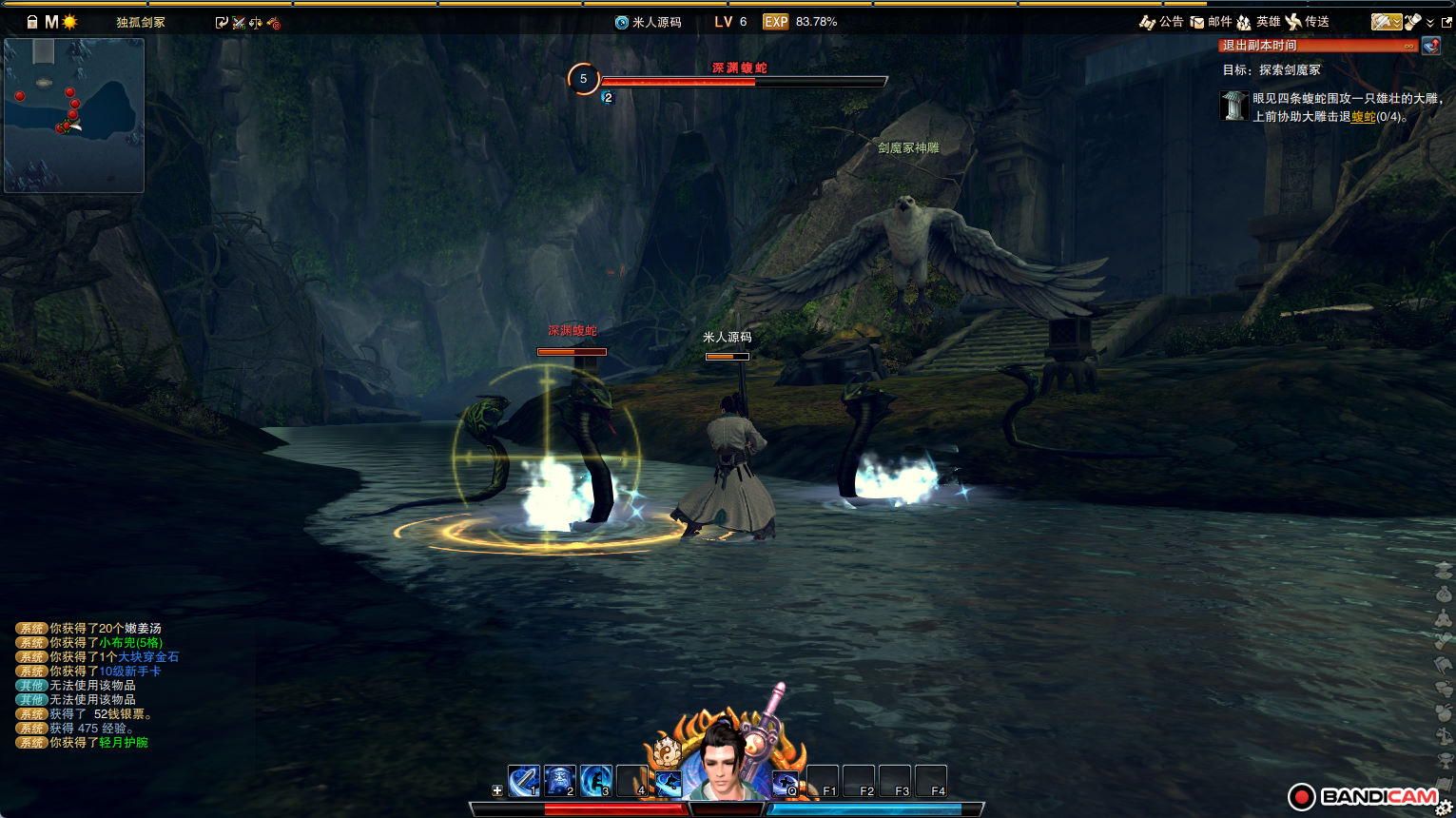Viewport: 1456px width, 818px height.
Task: Click the minimap in the corner
Action: pos(74,115)
